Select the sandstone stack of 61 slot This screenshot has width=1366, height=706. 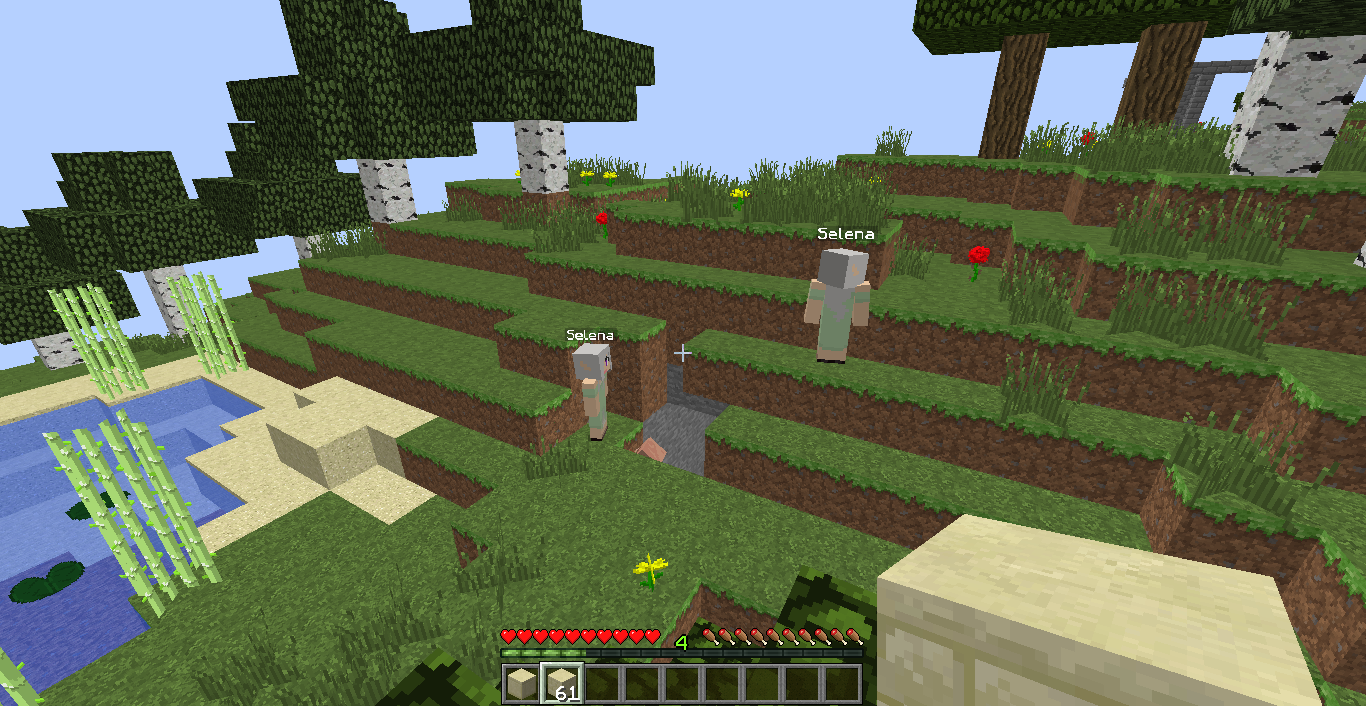click(x=561, y=684)
